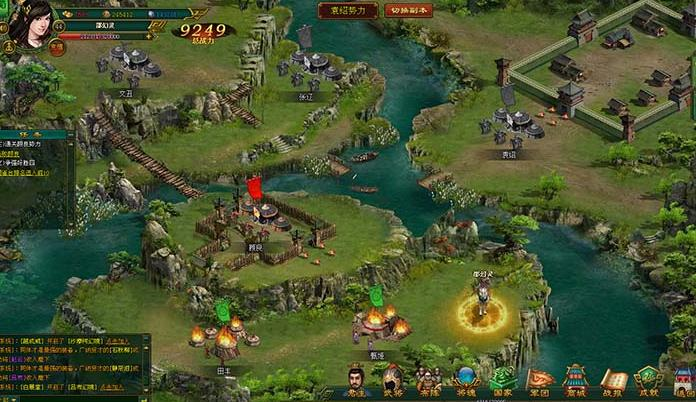The width and height of the screenshot is (696, 402).
Task: Click the 切换副本 switch dungeon button
Action: tap(407, 11)
